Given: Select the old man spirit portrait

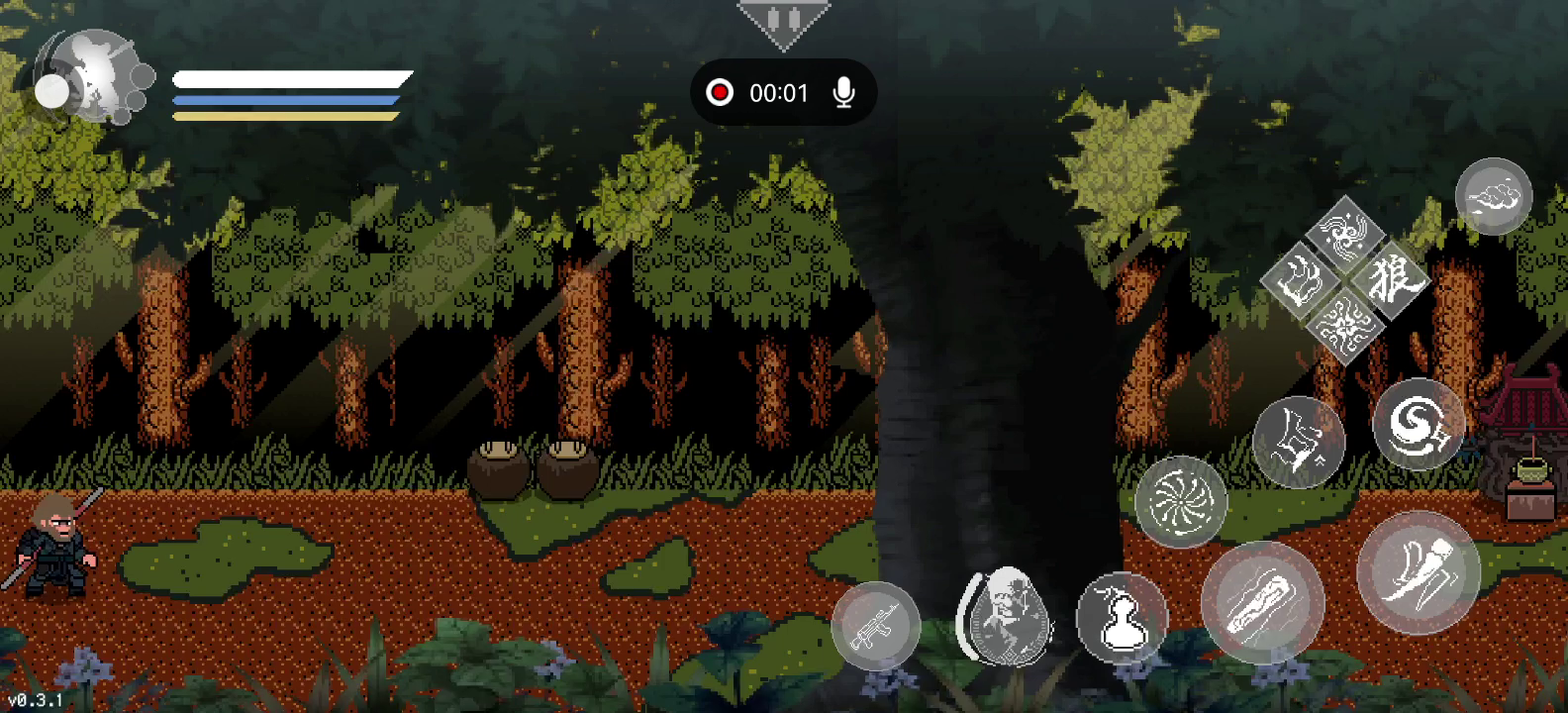Looking at the screenshot, I should pos(1006,615).
